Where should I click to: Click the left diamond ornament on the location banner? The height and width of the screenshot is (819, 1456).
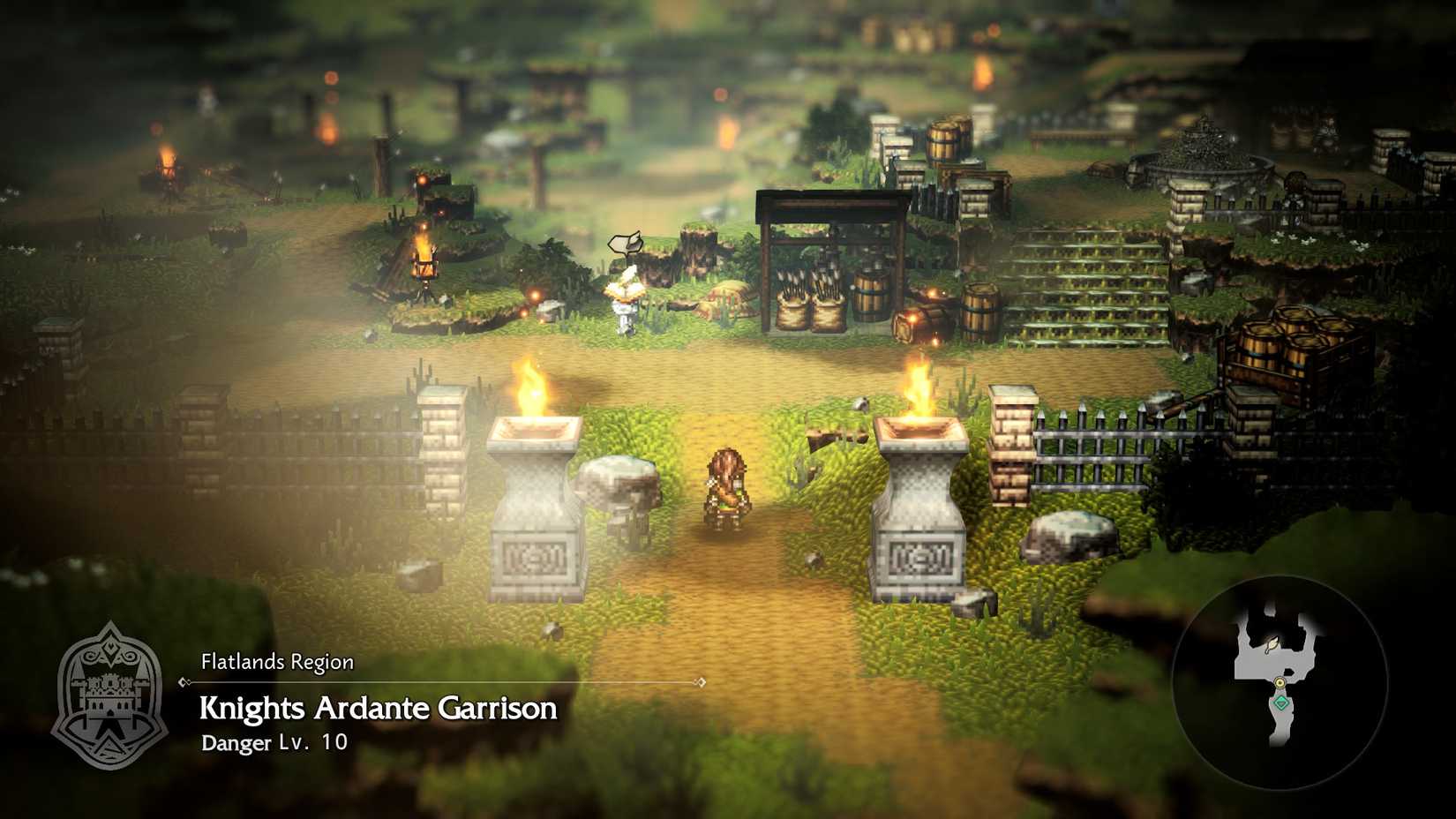183,682
